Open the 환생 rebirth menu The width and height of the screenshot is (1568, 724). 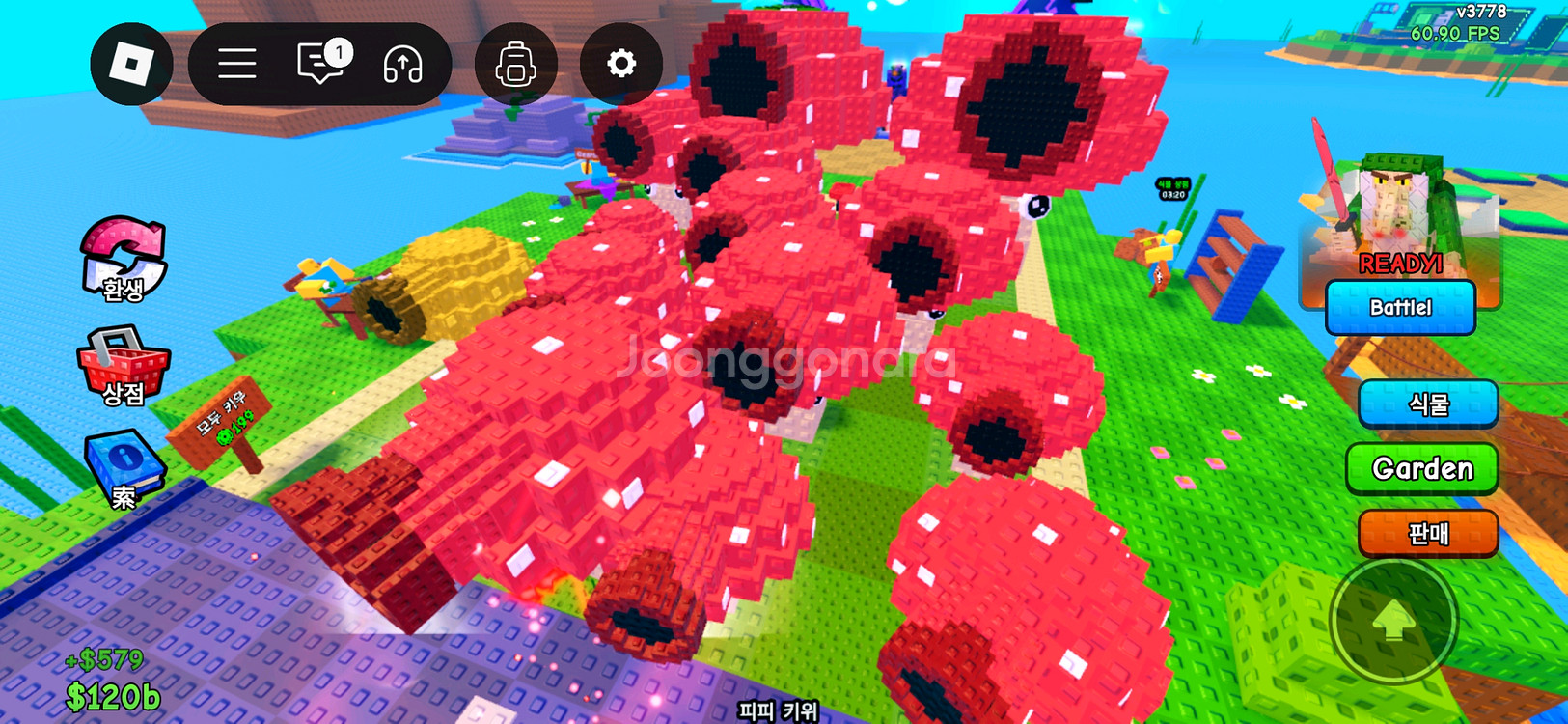tap(124, 259)
